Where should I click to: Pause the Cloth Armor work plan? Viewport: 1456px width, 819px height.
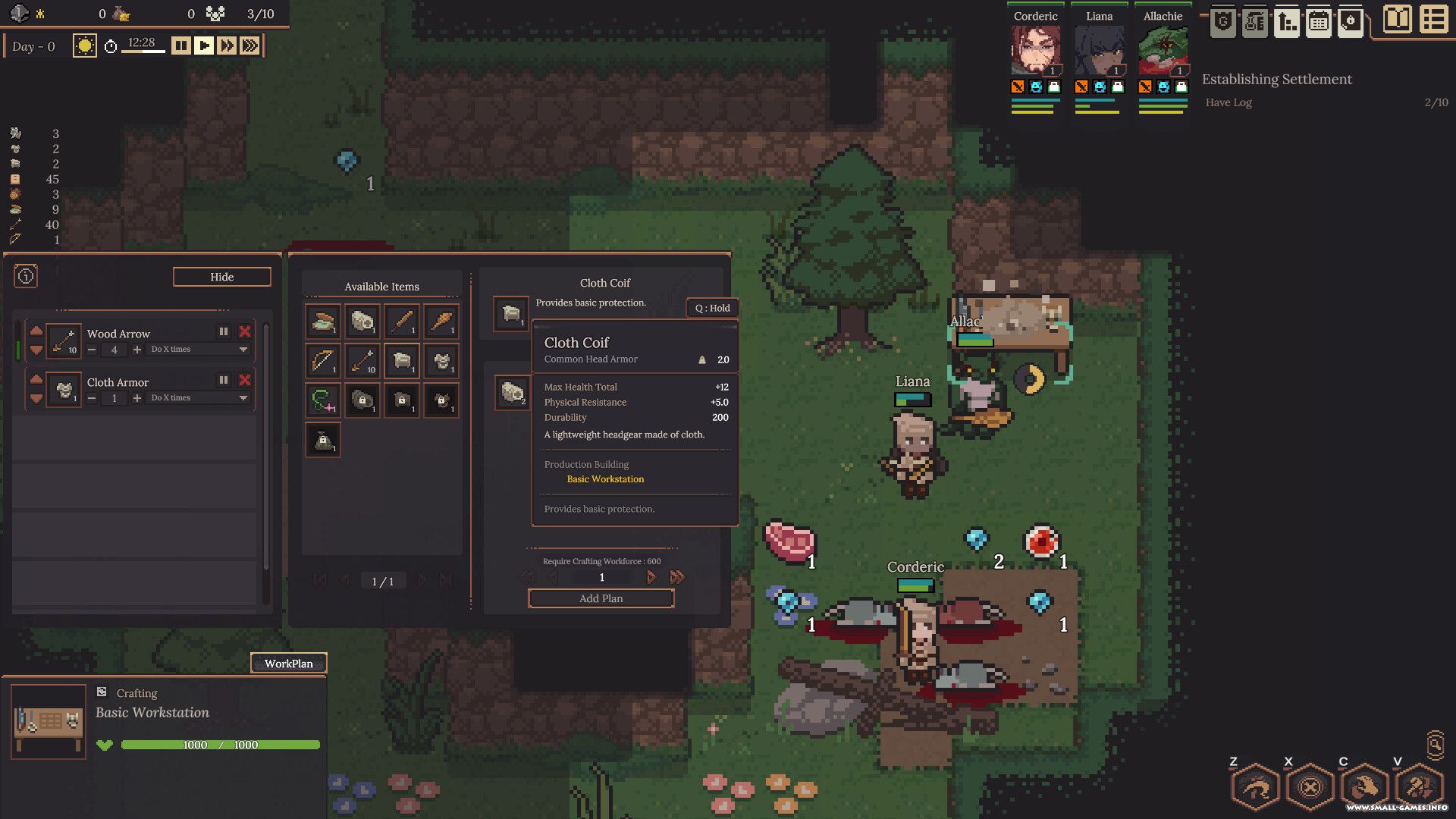click(224, 380)
